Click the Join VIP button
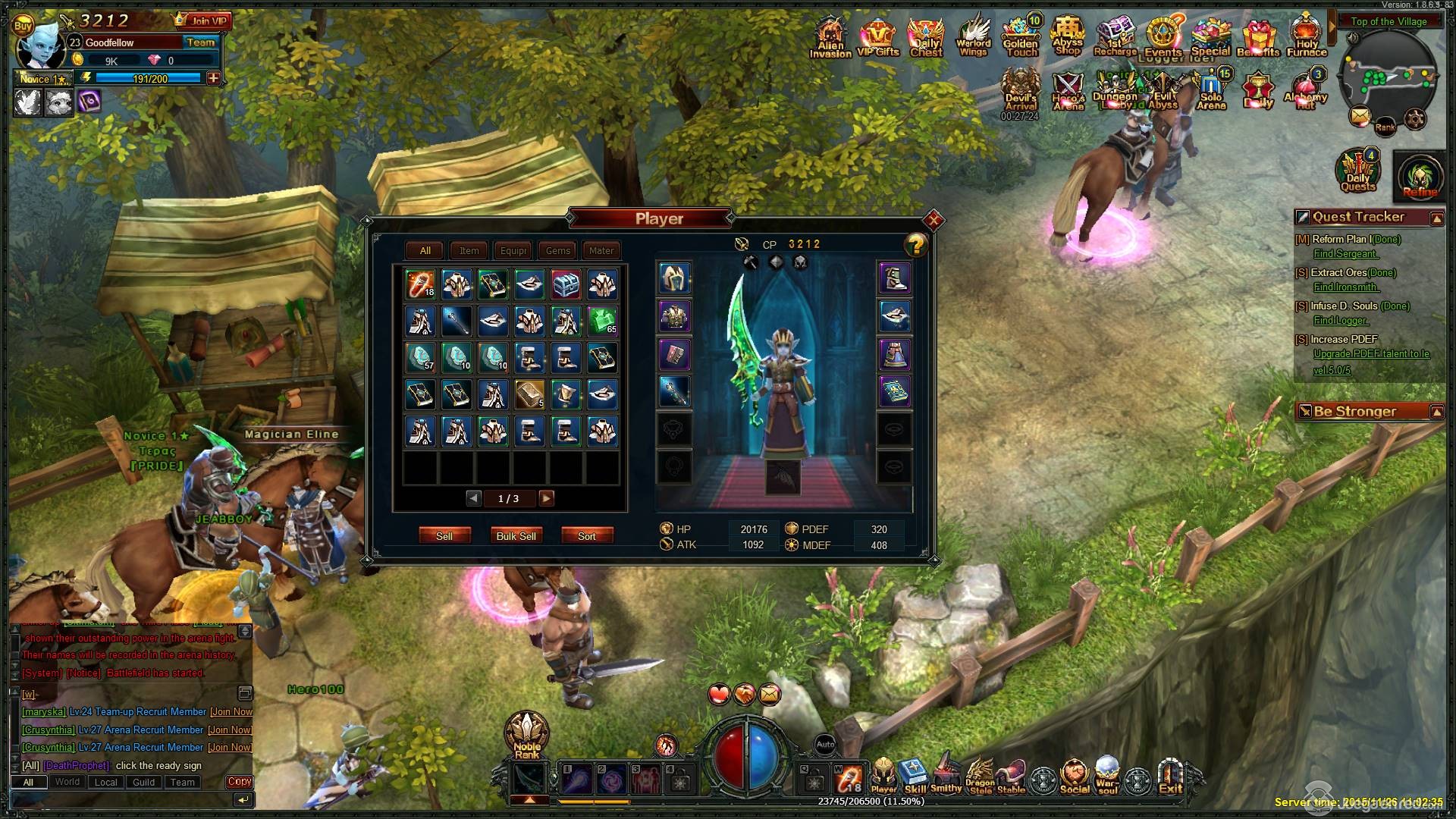1456x819 pixels. pyautogui.click(x=204, y=20)
